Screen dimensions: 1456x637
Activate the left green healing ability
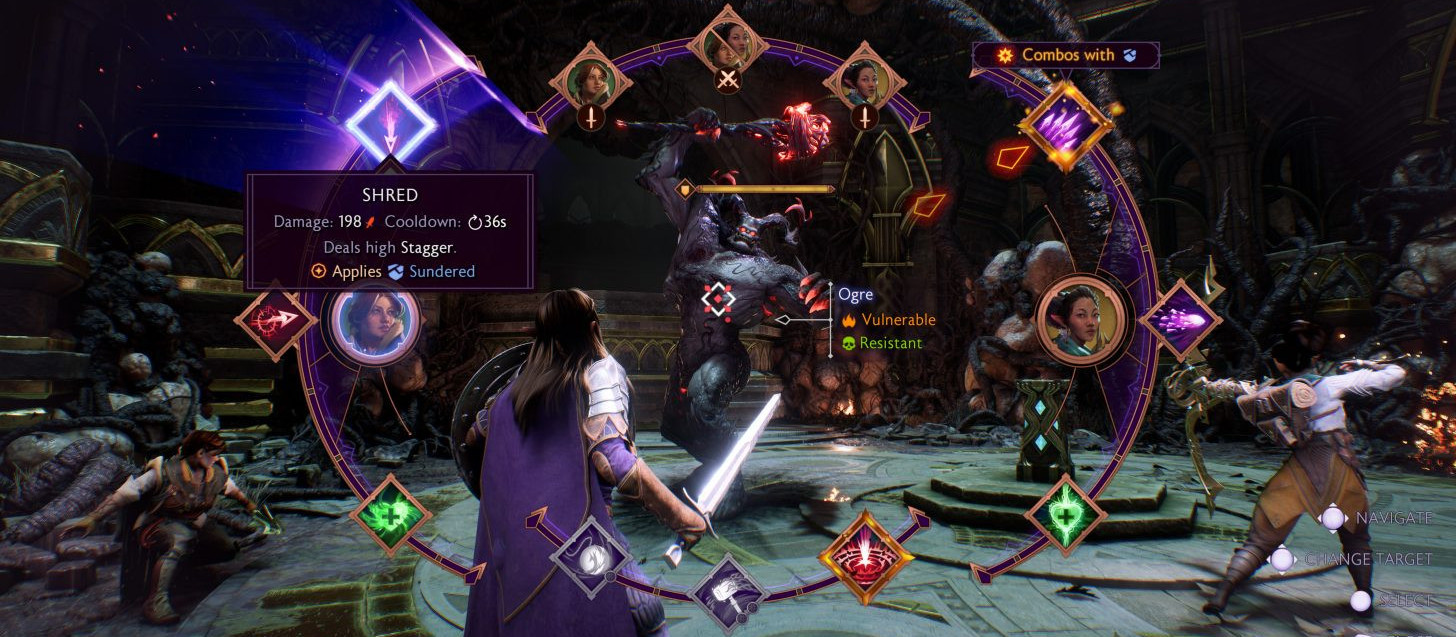(x=390, y=514)
